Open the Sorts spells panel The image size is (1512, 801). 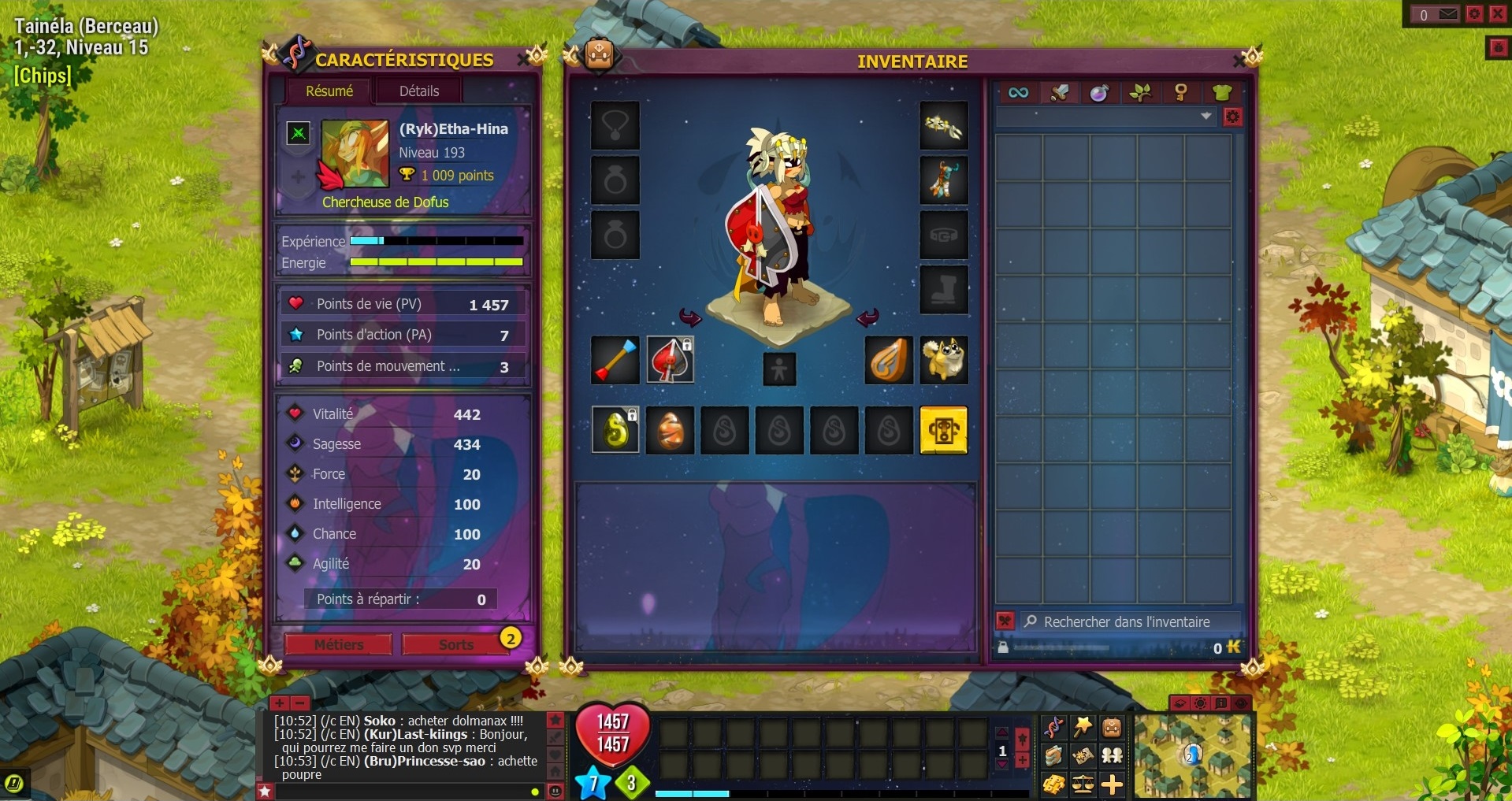(x=455, y=644)
